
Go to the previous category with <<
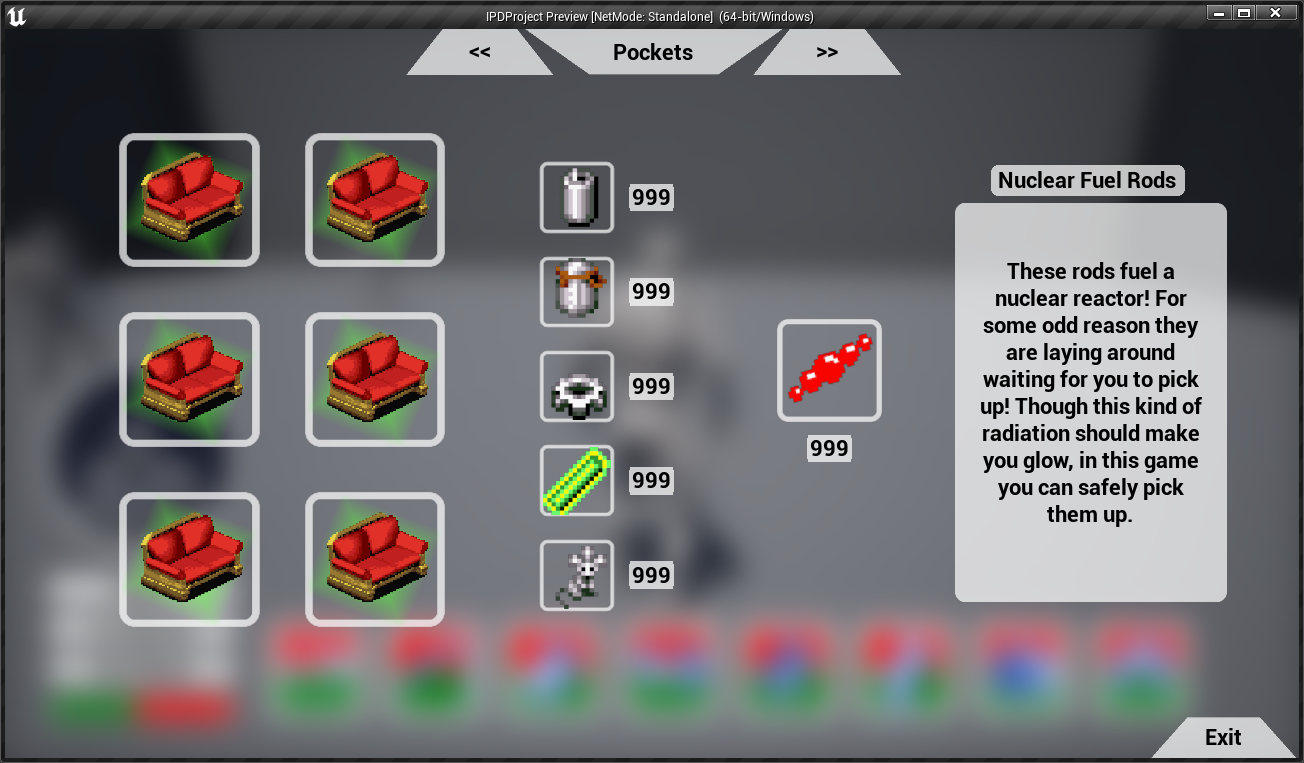480,52
